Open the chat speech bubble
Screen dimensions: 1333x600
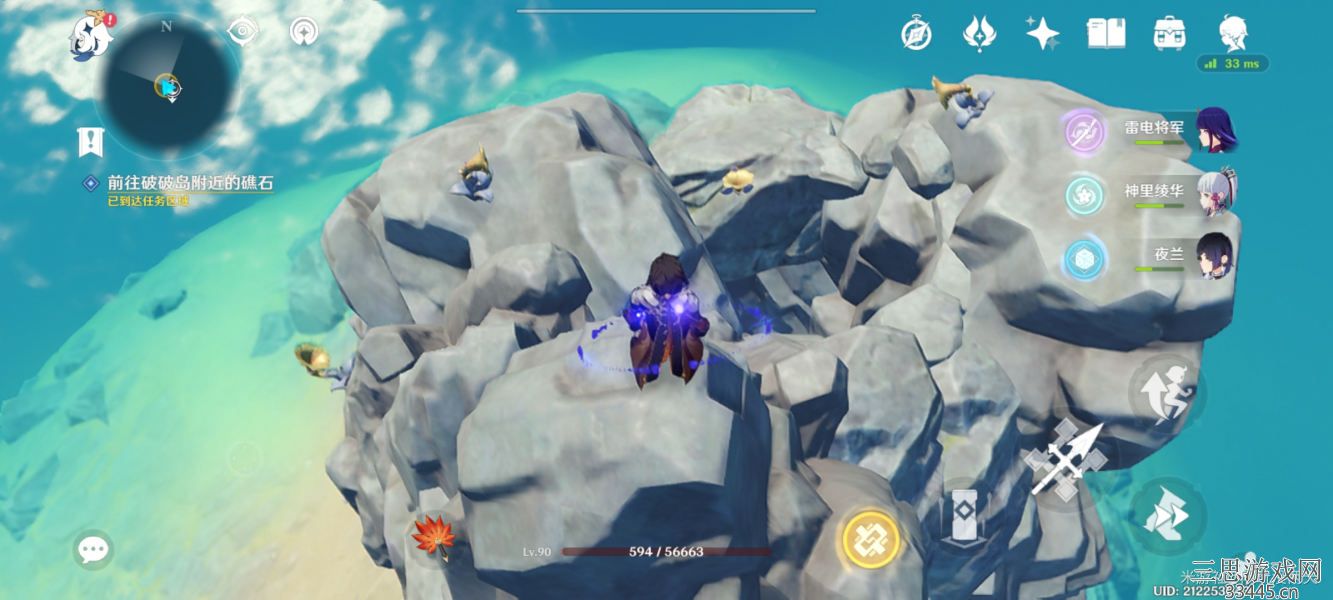93,549
